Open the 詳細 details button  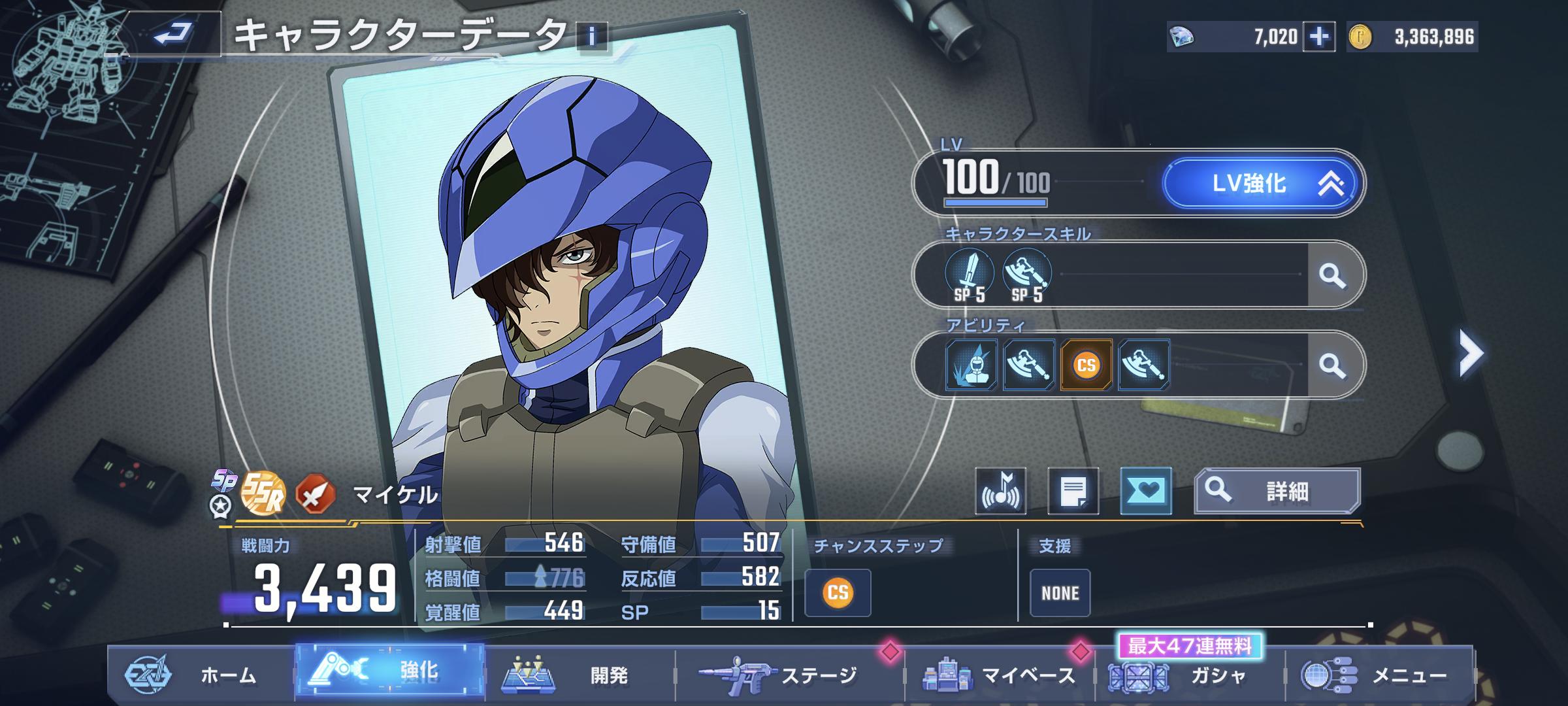(x=1277, y=491)
